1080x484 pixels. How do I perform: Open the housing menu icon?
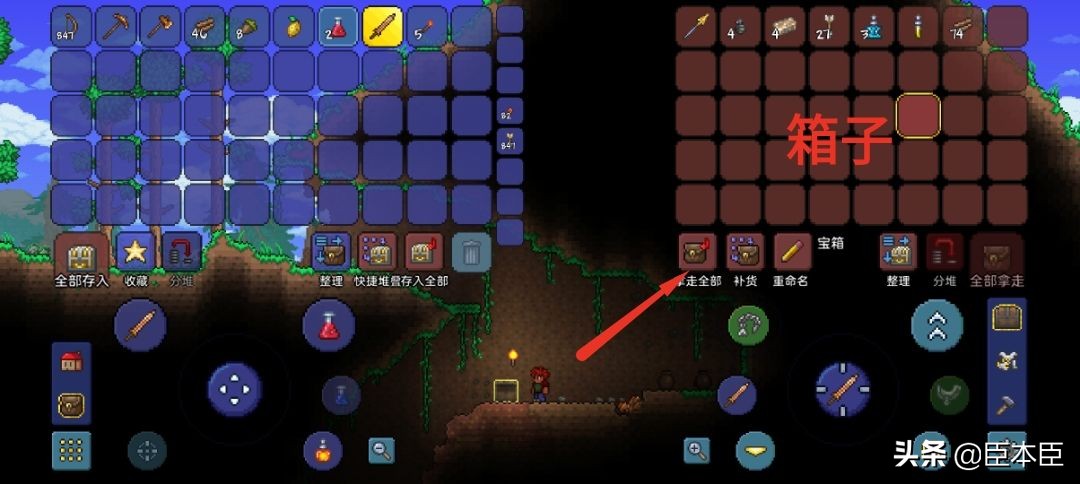pyautogui.click(x=71, y=362)
